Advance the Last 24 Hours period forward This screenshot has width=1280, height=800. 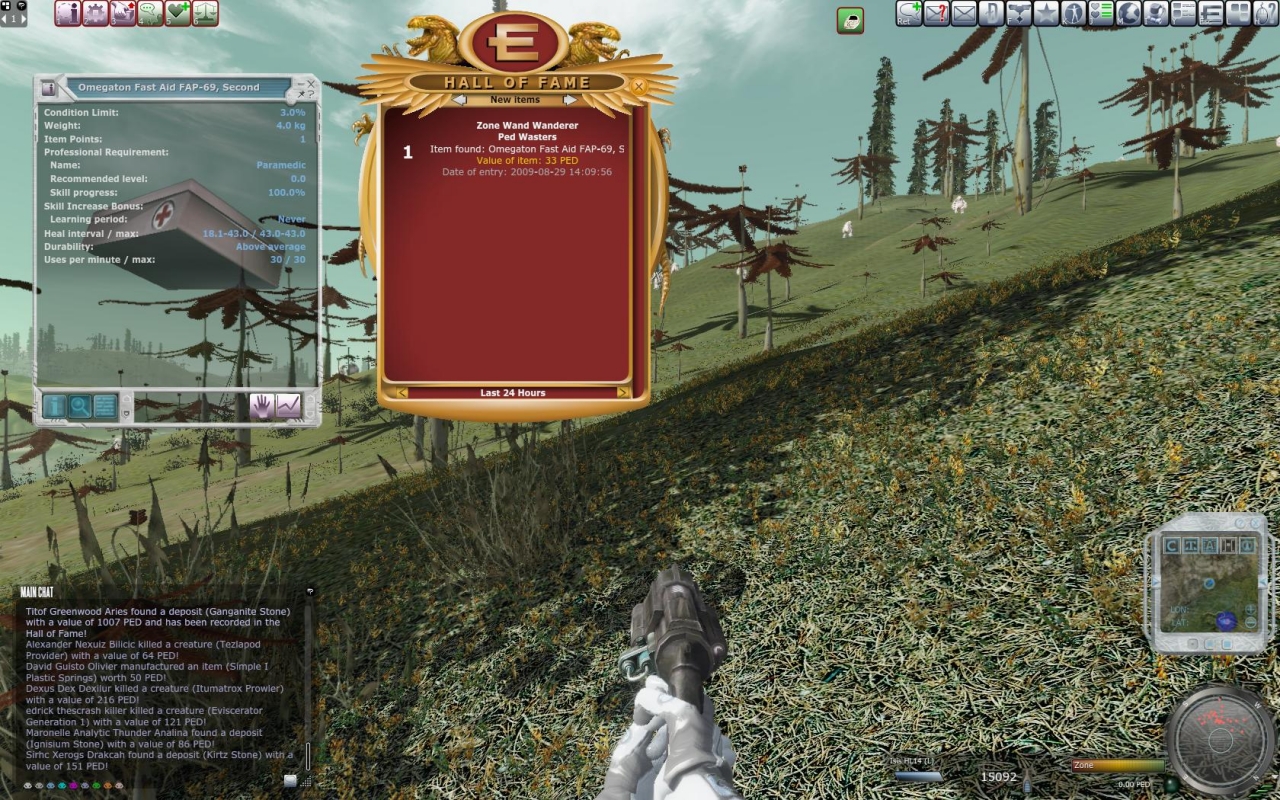point(623,393)
